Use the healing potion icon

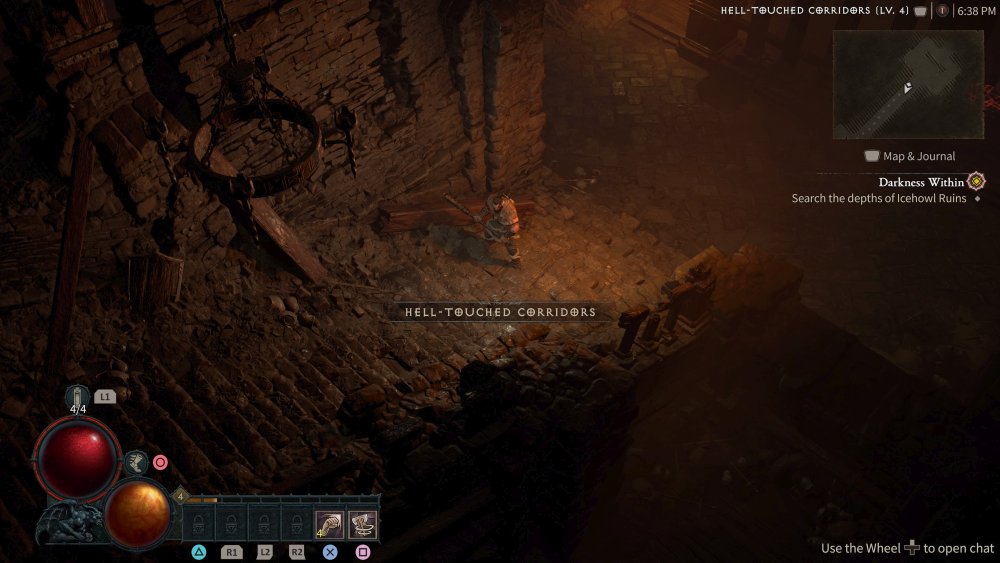click(79, 396)
